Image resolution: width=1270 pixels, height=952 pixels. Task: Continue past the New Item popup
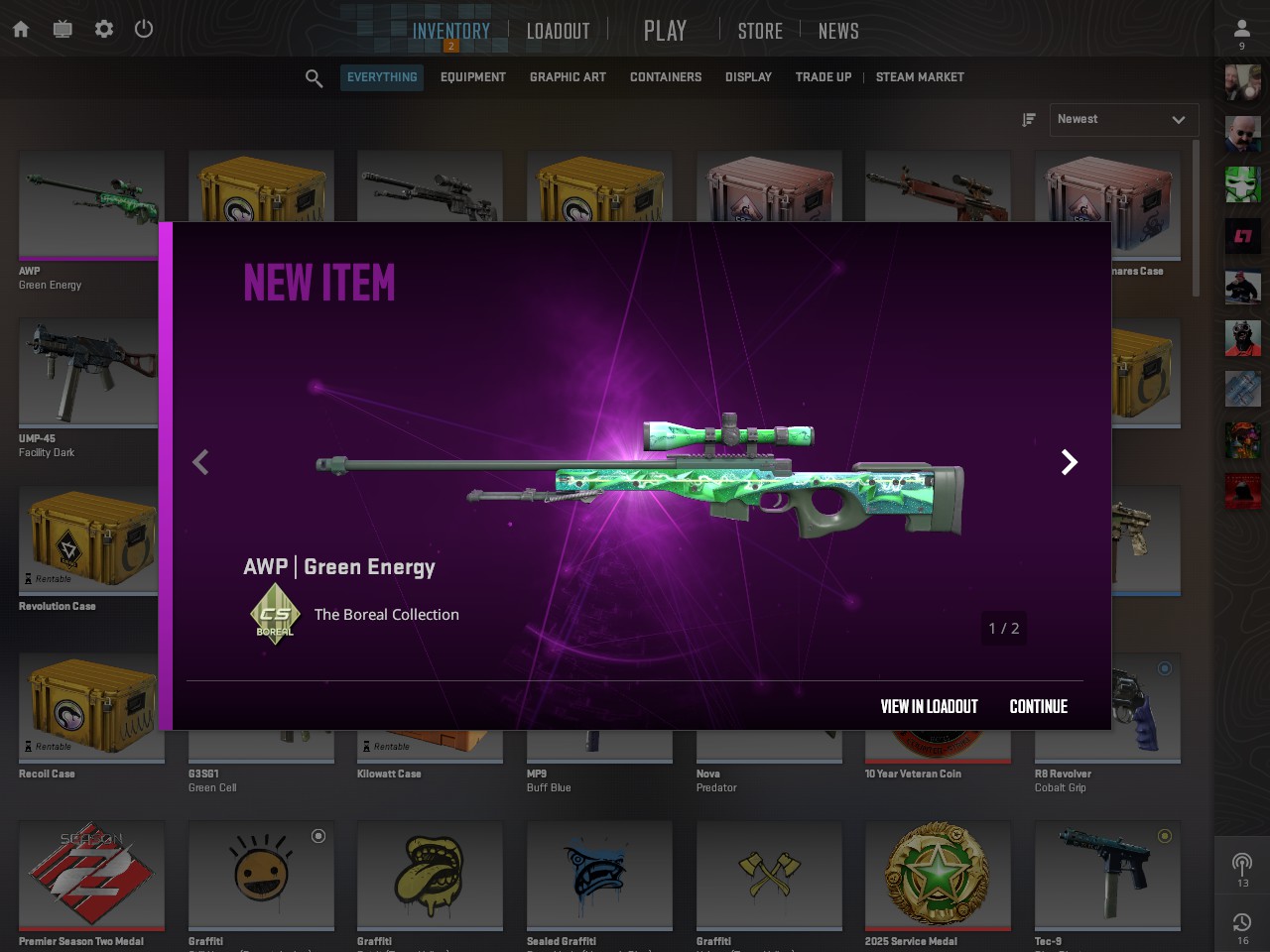[x=1038, y=706]
